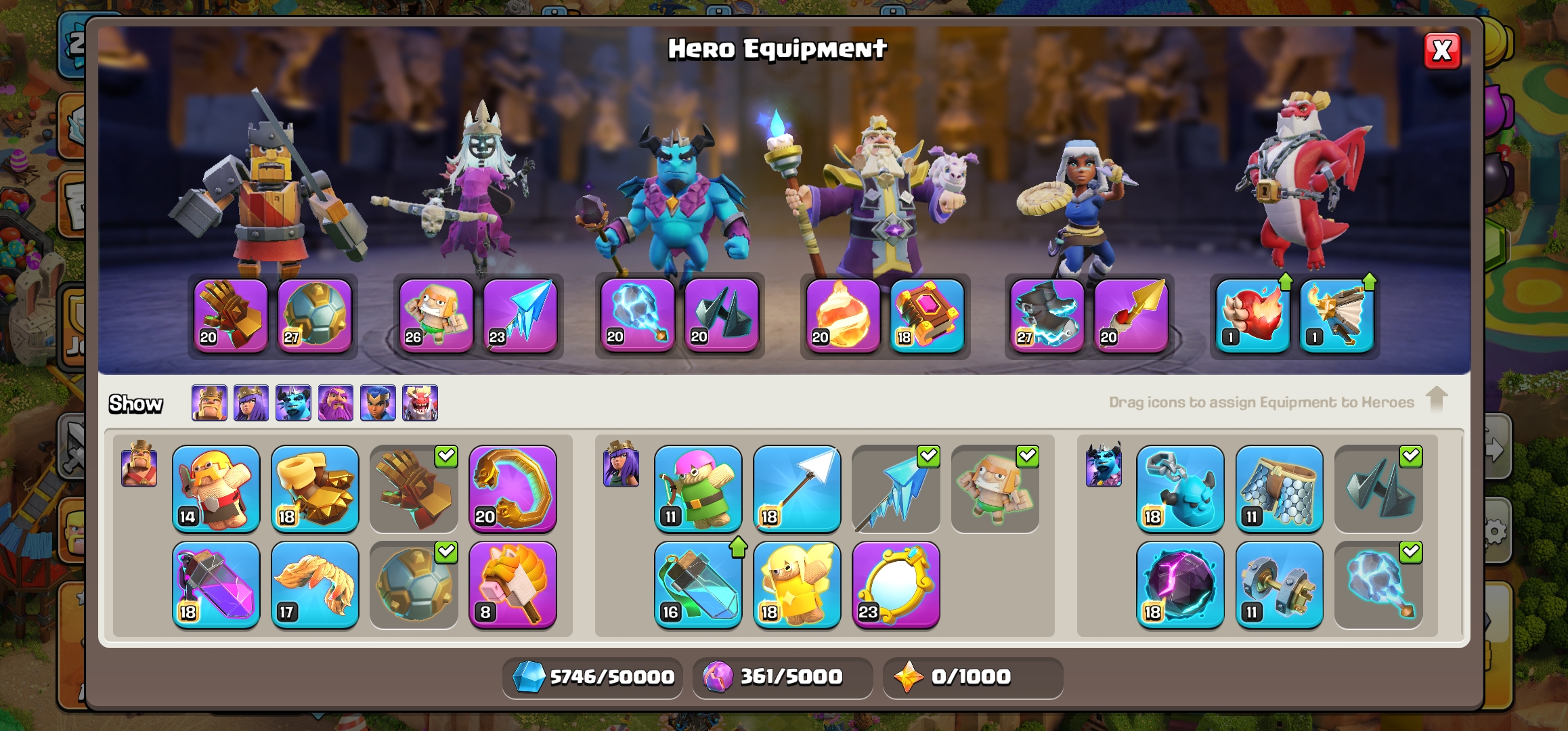Select the equipped flaming heart level 1

point(1253,315)
